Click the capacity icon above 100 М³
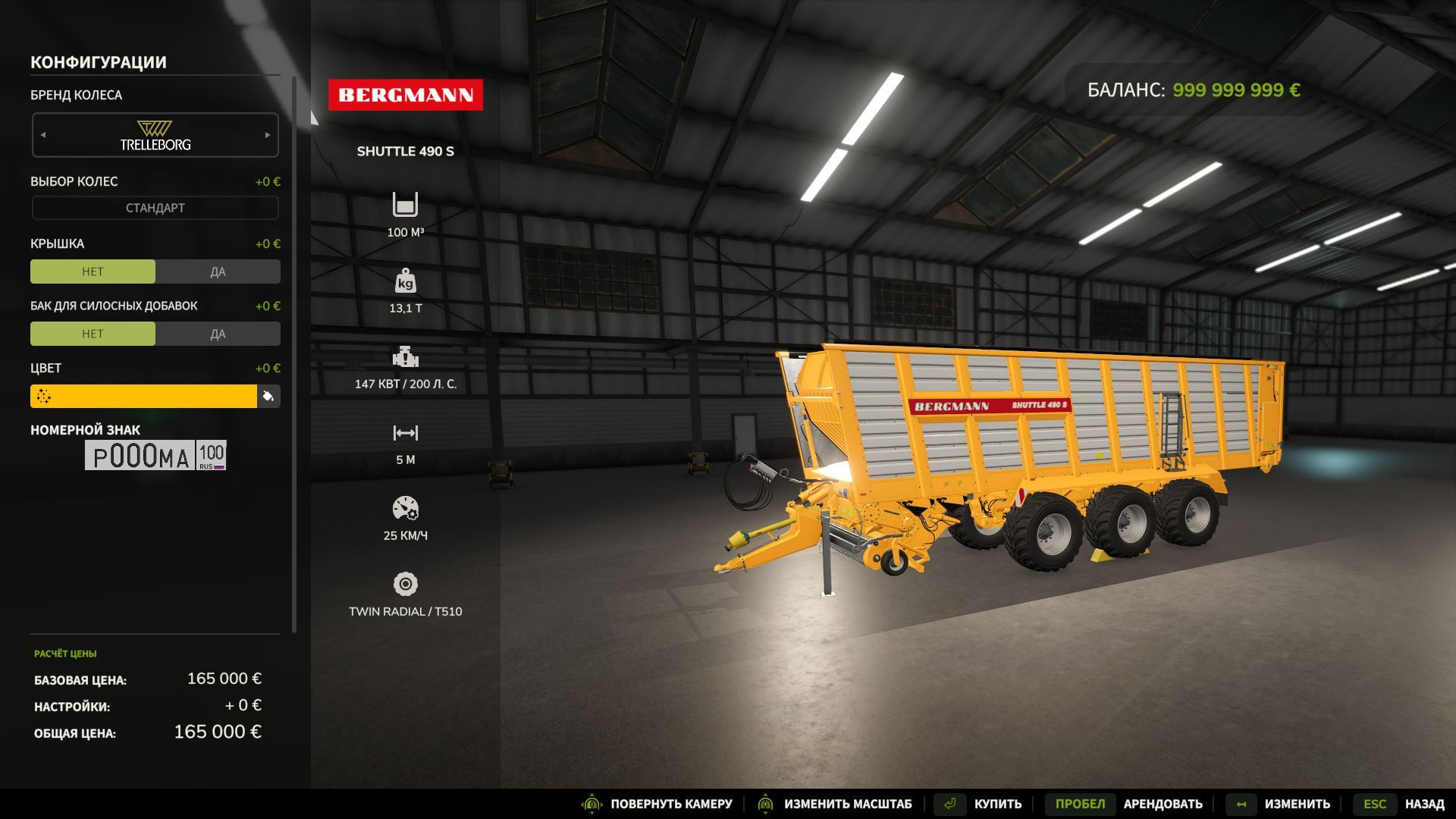This screenshot has width=1456, height=819. point(406,205)
